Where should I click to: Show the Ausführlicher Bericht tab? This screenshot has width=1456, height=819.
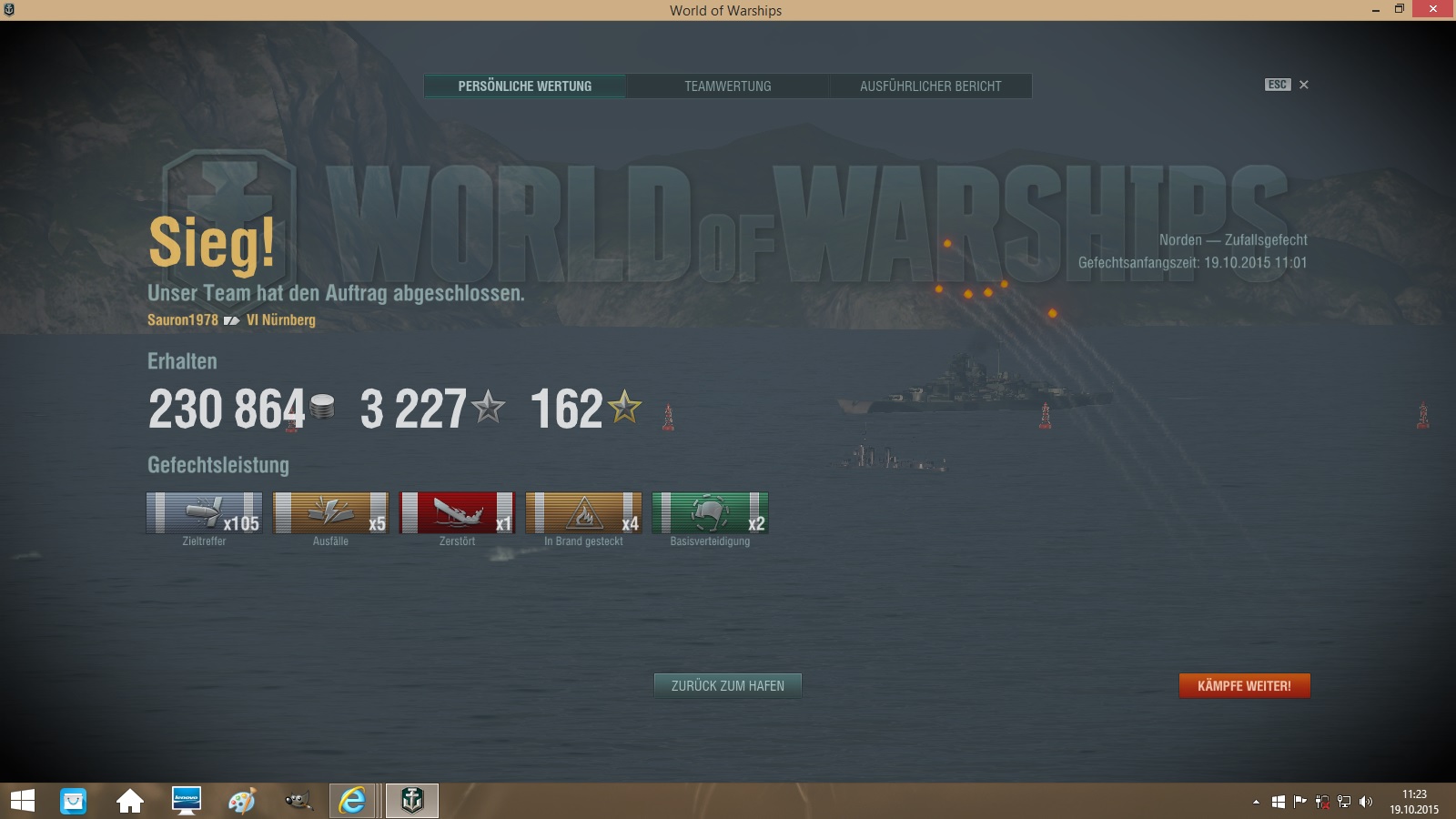(930, 86)
